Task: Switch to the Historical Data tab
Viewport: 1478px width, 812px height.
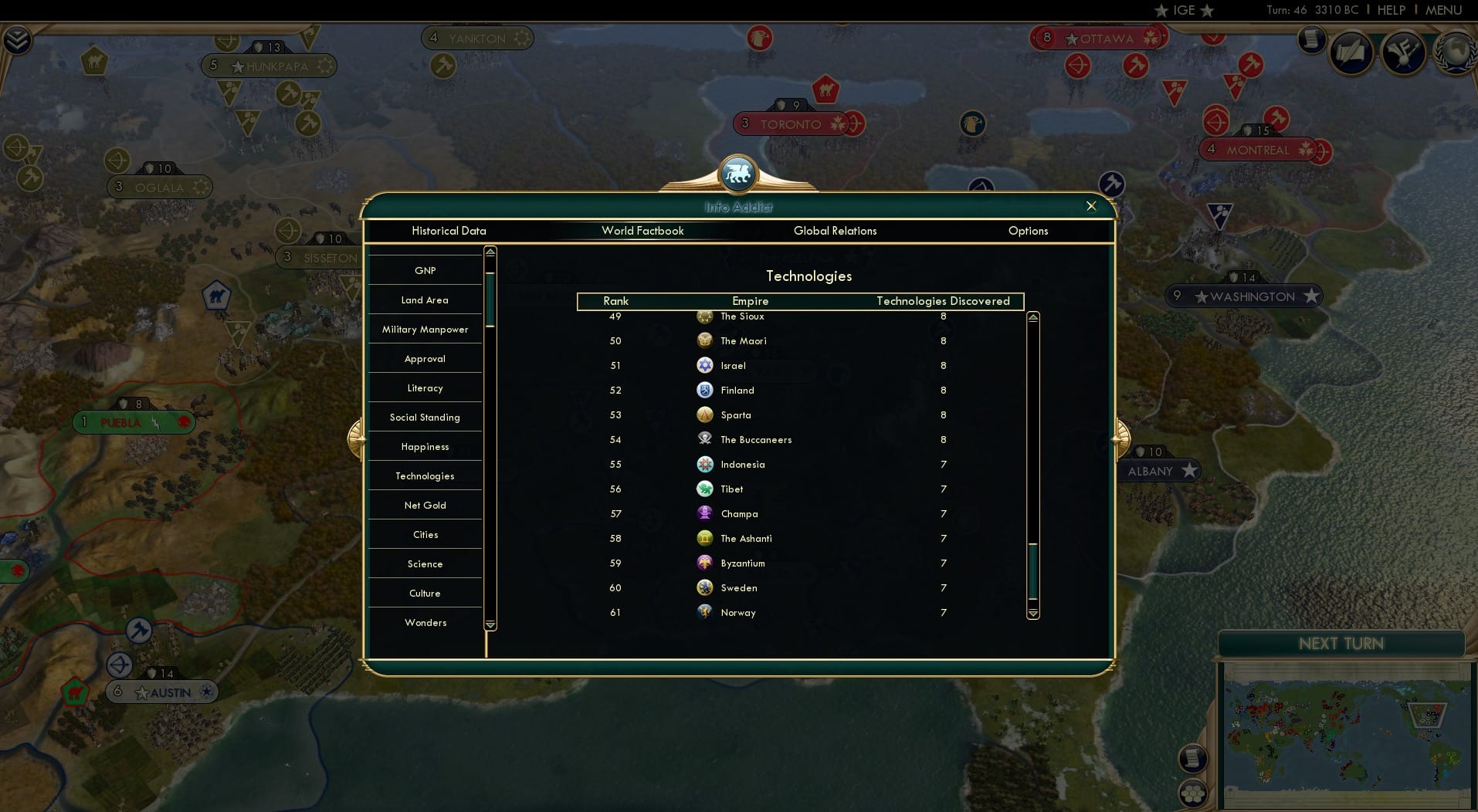Action: 449,231
